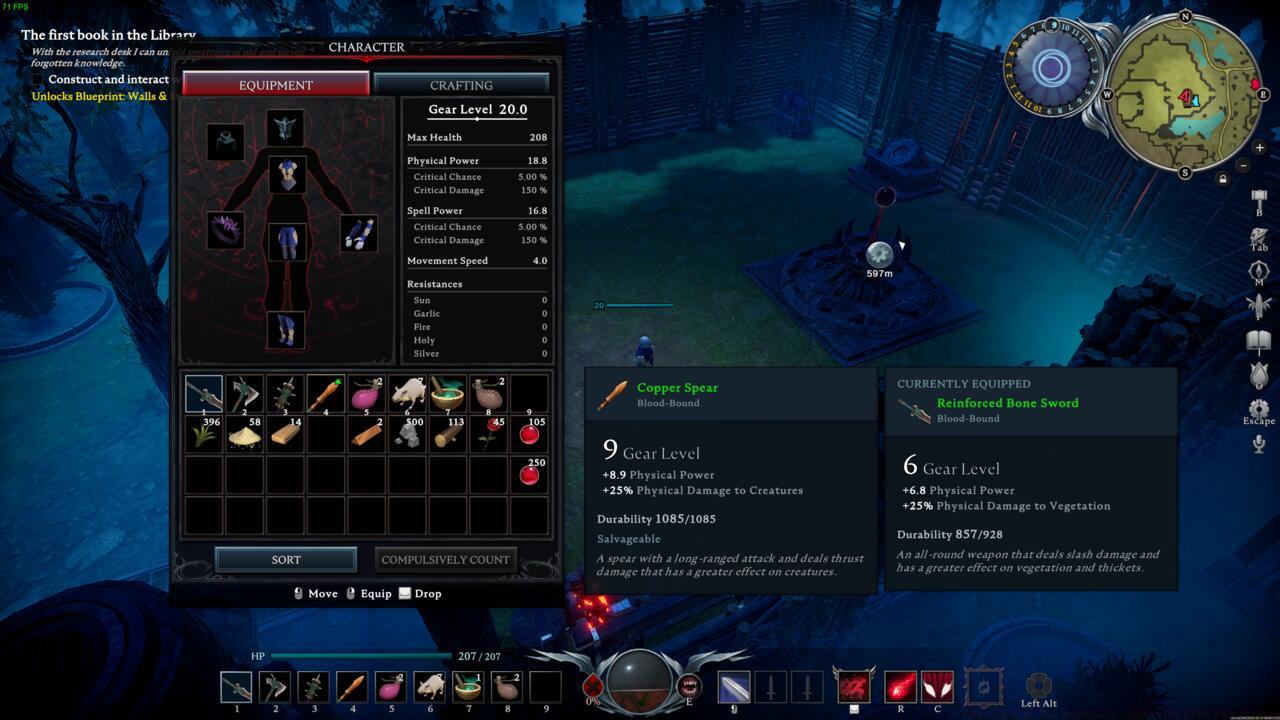Choose the plant fibre stack of 396
Viewport: 1280px width, 720px height.
[x=204, y=434]
